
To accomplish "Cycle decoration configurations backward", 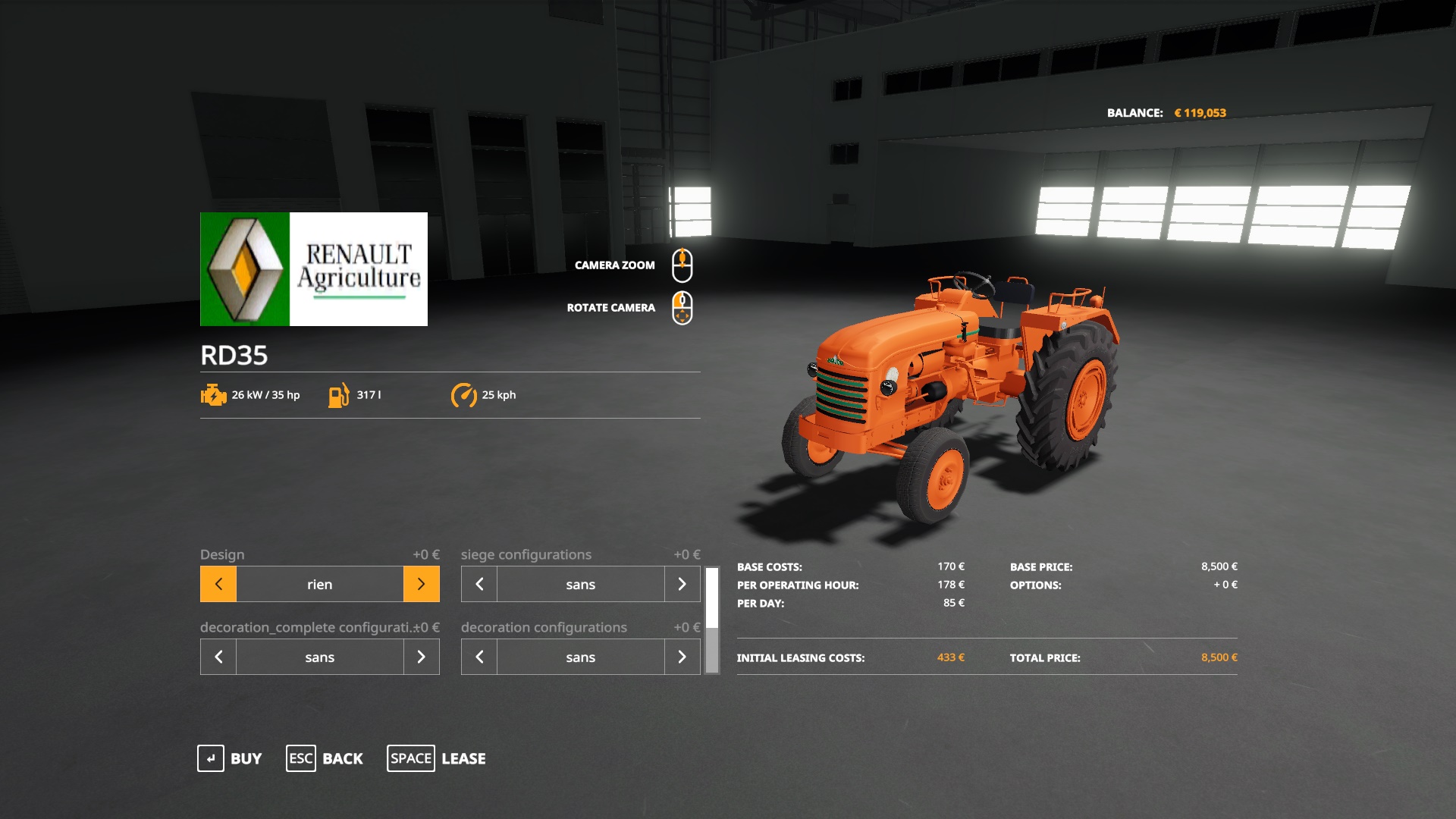I will tap(478, 657).
